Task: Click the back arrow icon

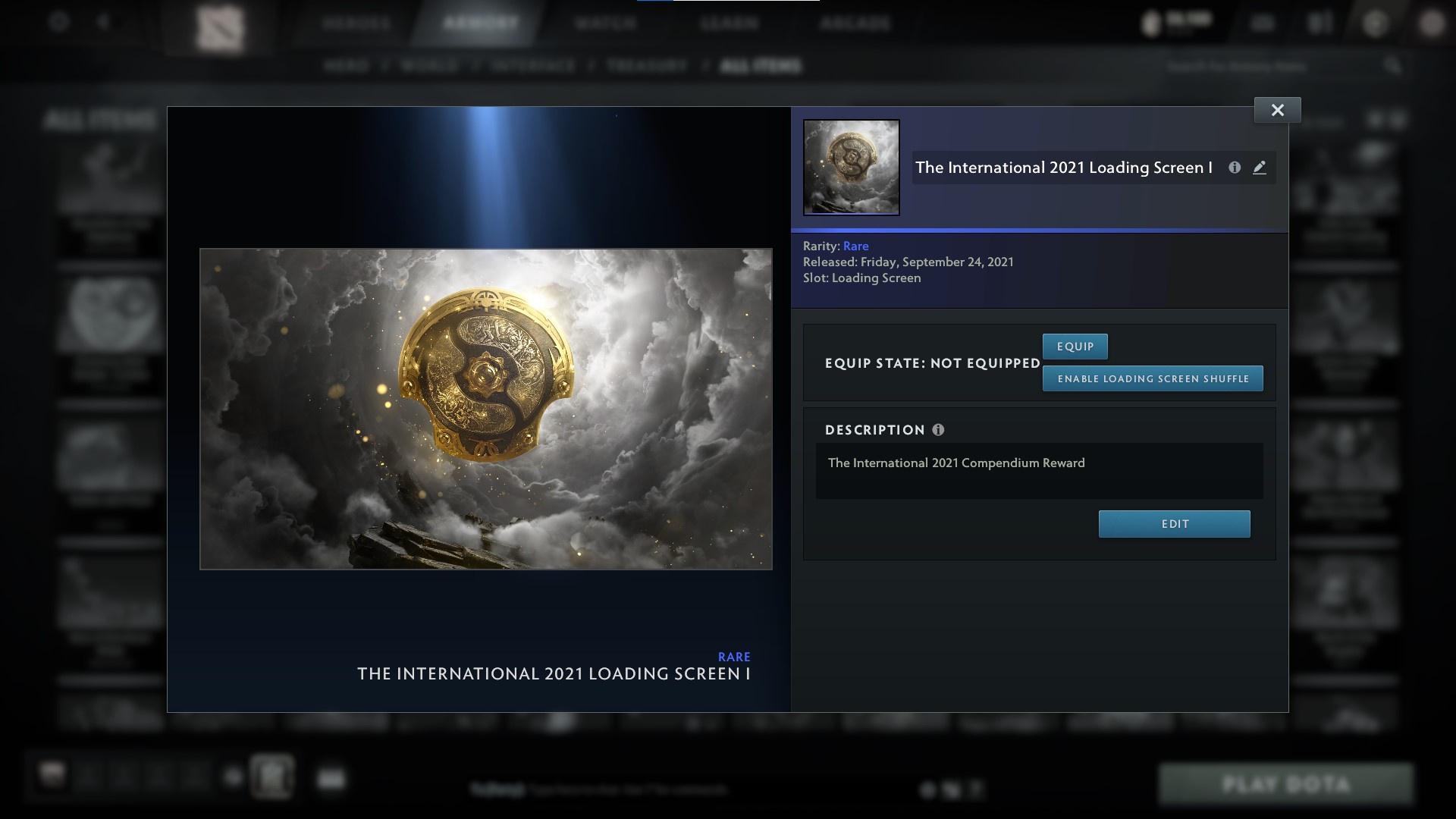Action: coord(101,23)
